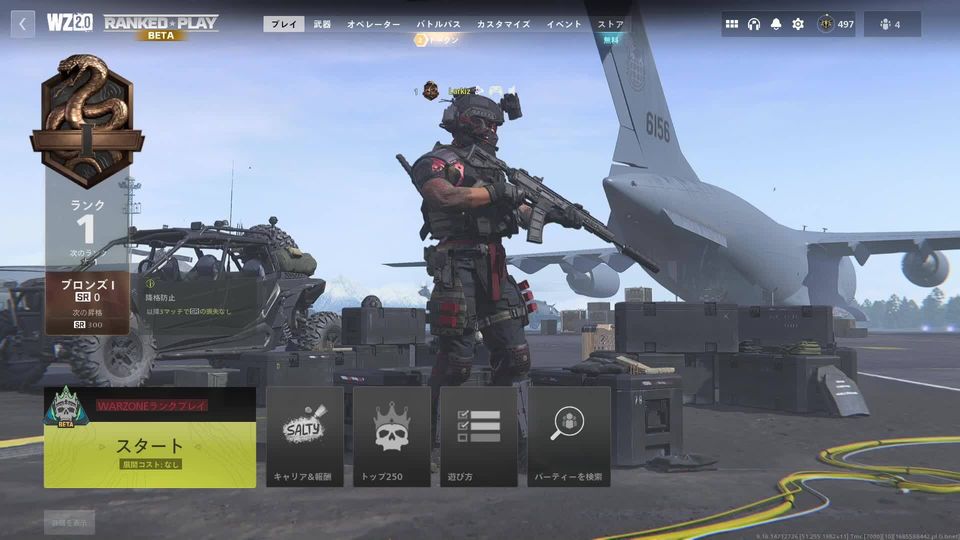Open パーティーを検索 party search
The height and width of the screenshot is (540, 960).
point(569,437)
